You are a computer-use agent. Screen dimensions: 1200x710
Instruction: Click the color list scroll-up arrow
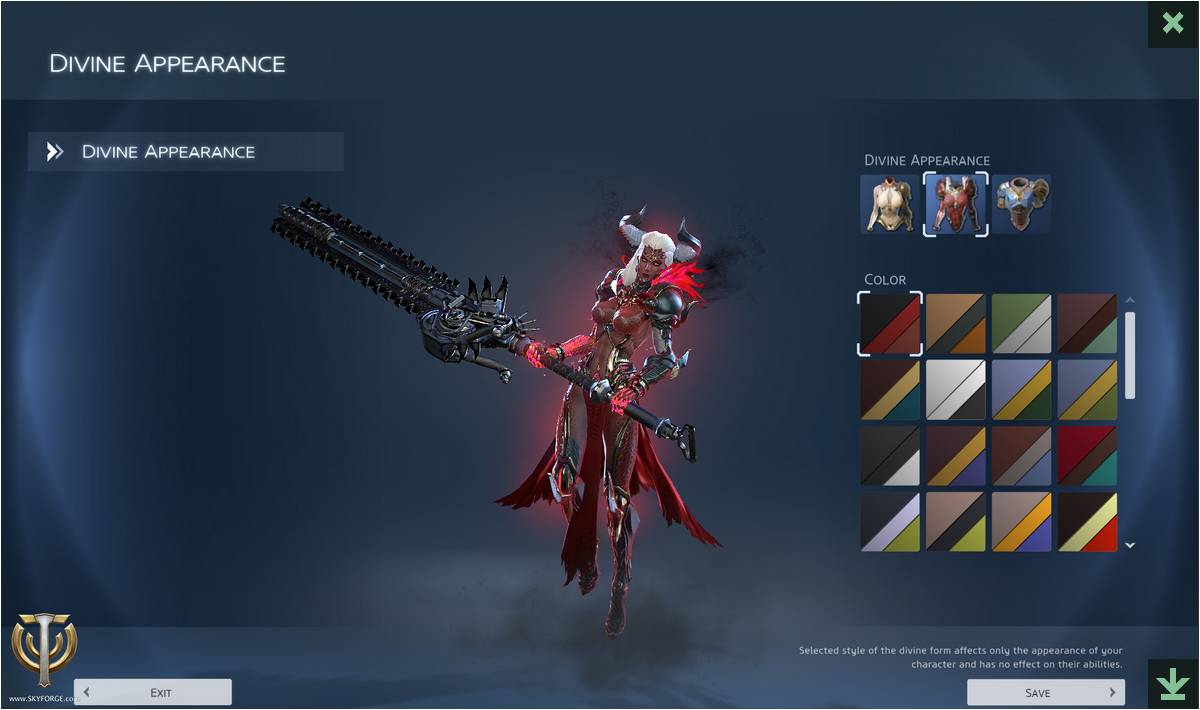(x=1130, y=300)
